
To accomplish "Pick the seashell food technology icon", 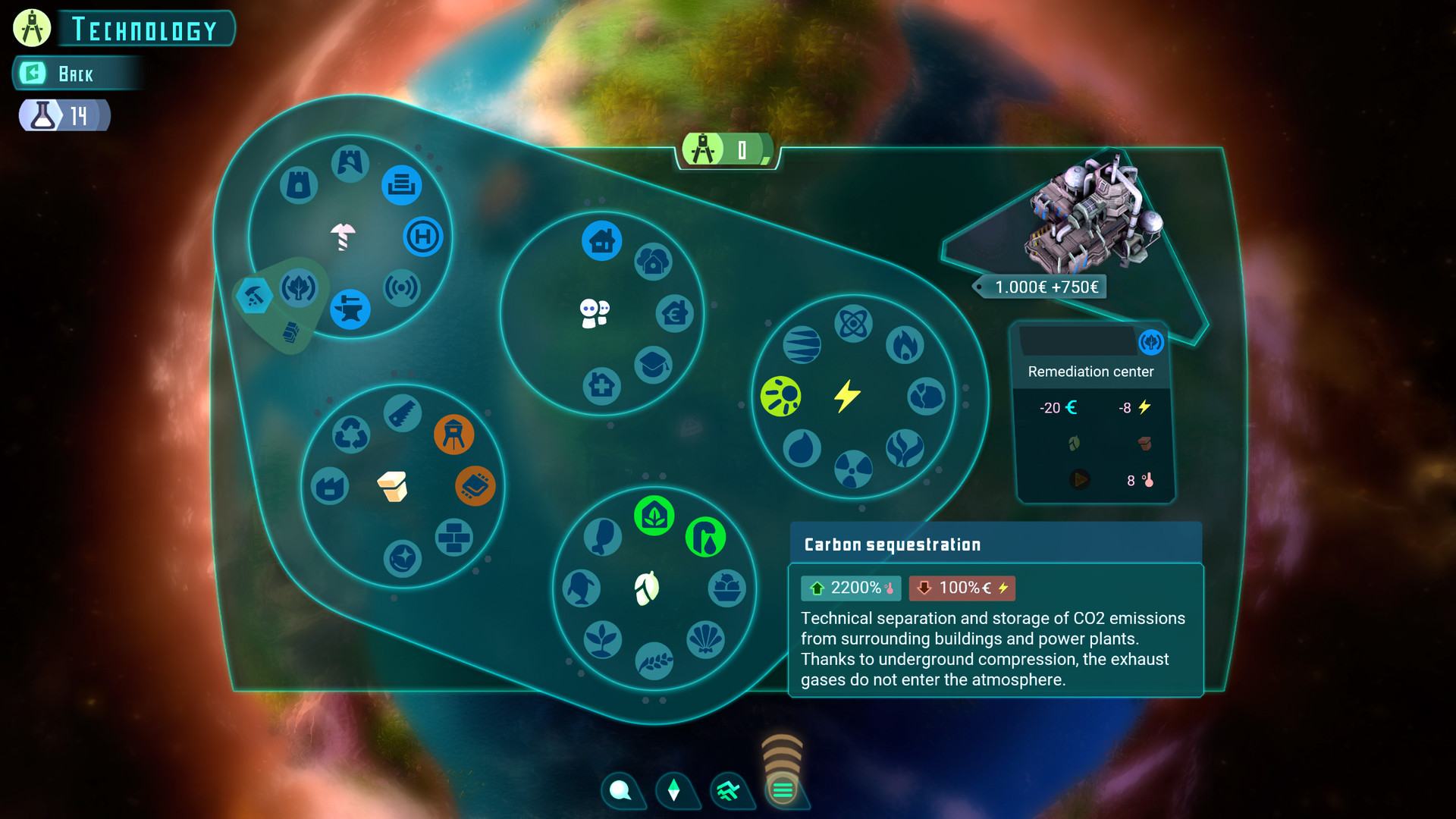I will pos(705,639).
